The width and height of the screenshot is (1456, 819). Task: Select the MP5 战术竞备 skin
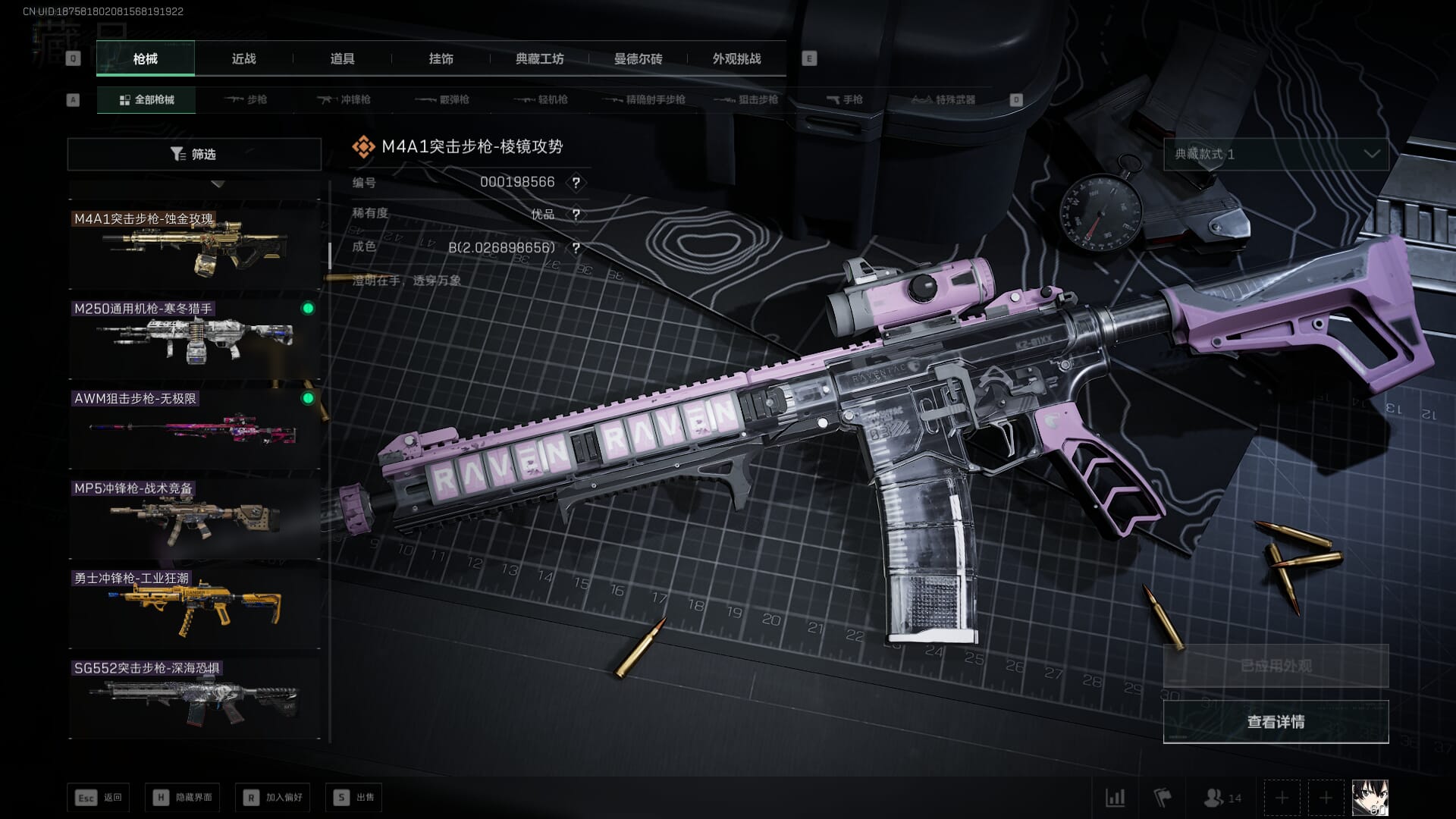click(194, 516)
